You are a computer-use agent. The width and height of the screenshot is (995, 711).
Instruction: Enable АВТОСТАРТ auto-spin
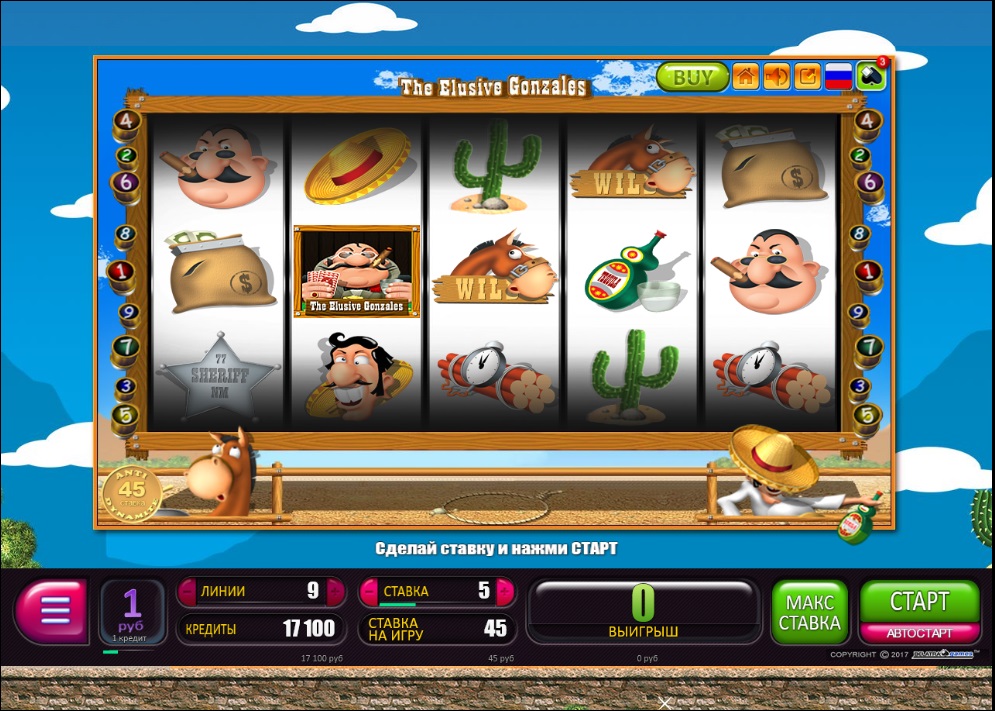(x=918, y=633)
